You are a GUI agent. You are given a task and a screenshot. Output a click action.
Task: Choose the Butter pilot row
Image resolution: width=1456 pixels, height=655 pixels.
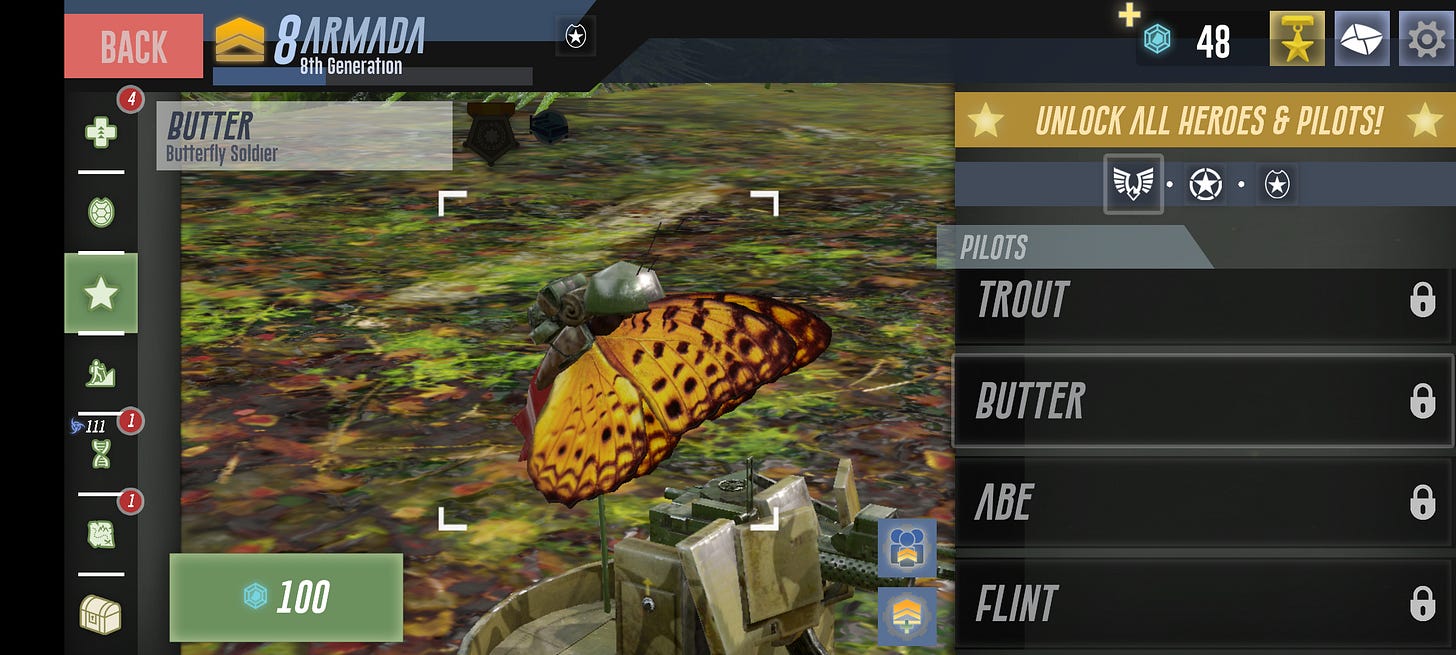point(1204,401)
